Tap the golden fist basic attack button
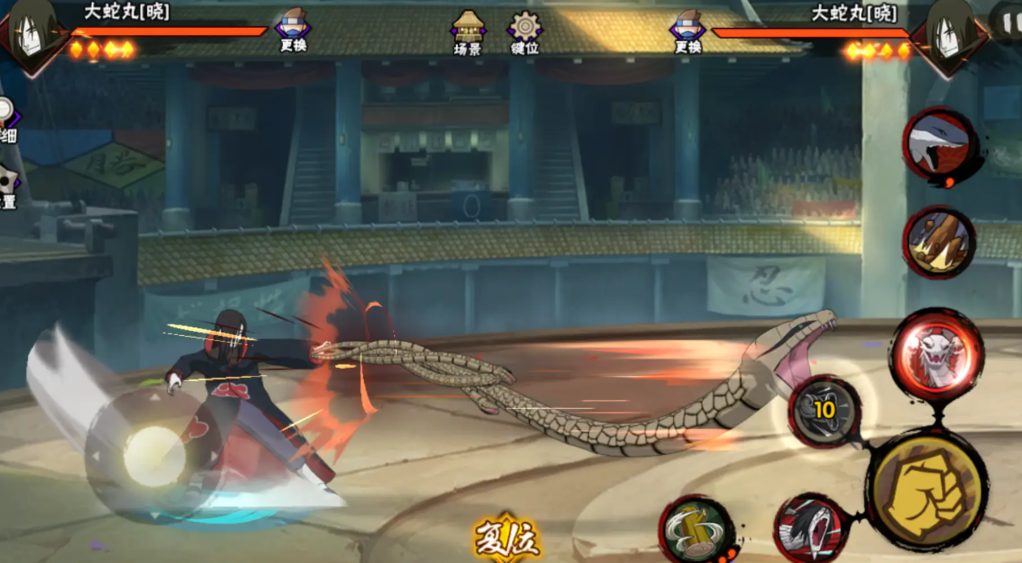1022x563 pixels. (x=925, y=491)
